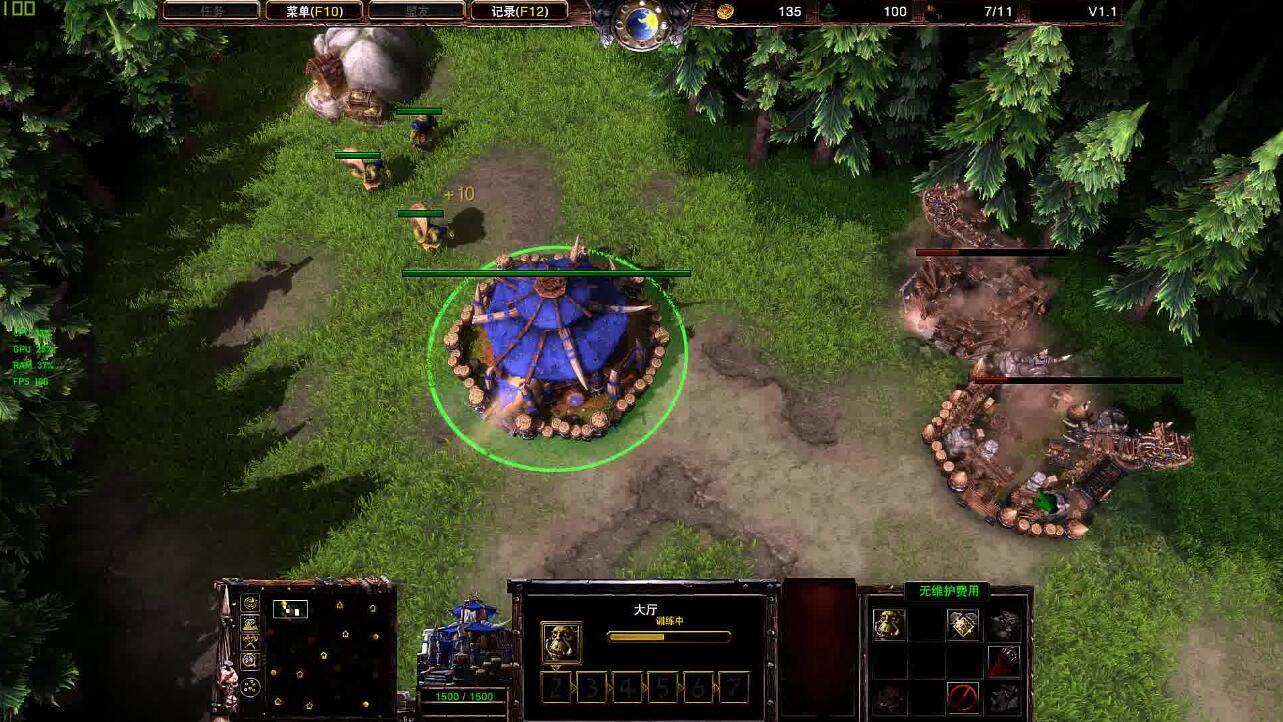Click the gold coin resource icon
The height and width of the screenshot is (722, 1283).
724,11
